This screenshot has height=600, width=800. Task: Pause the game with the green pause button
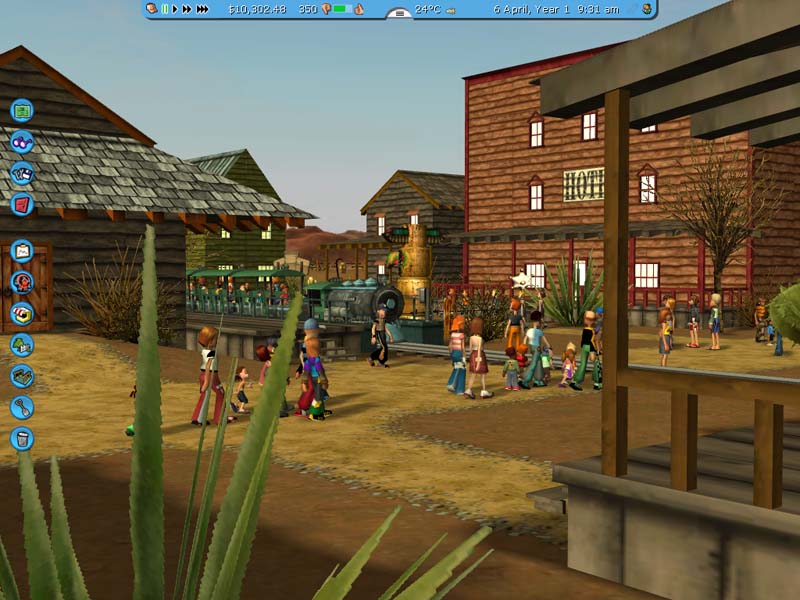164,9
